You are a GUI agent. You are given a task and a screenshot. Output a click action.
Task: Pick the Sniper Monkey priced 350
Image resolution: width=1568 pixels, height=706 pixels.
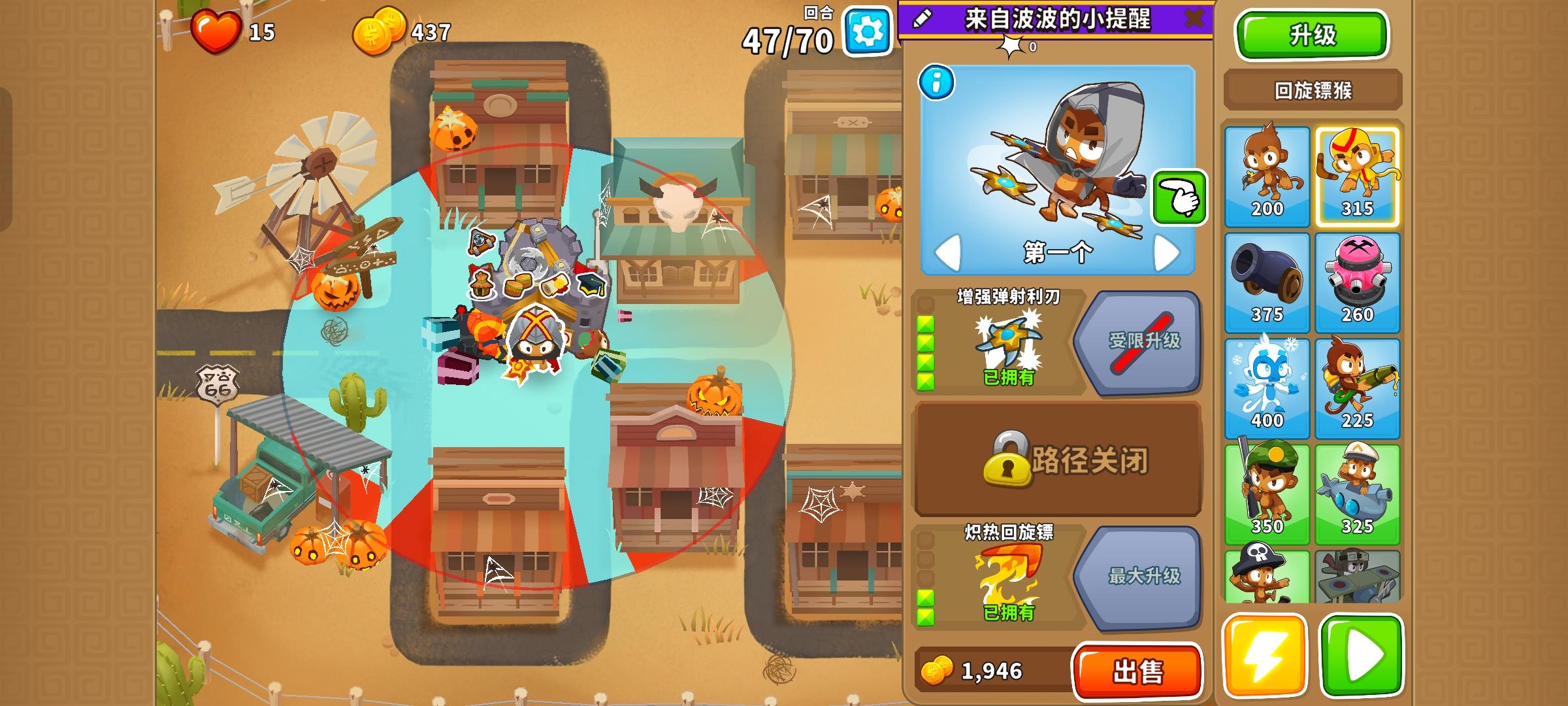[1266, 490]
